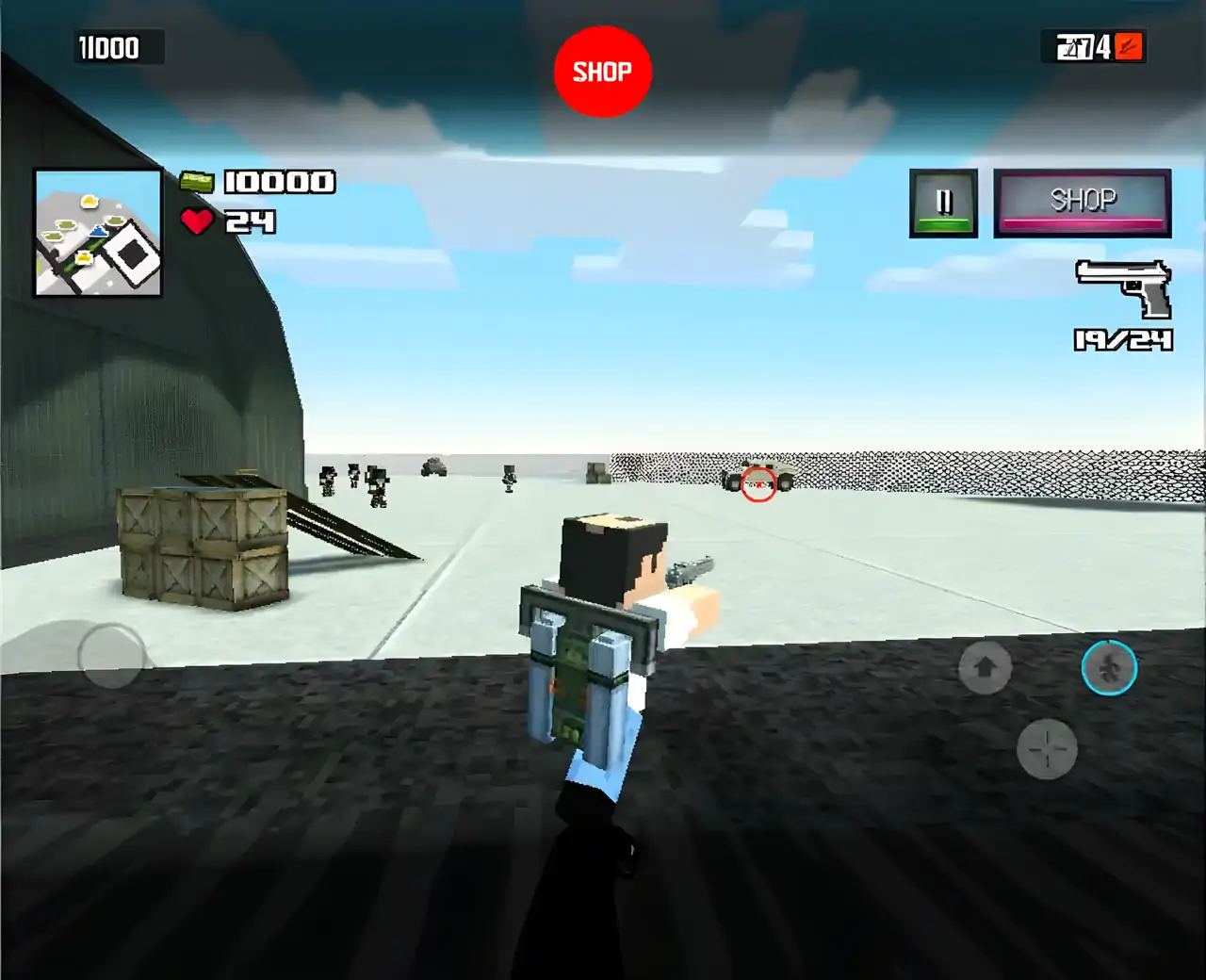
Task: Tap the red round SHOP button
Action: click(x=602, y=72)
